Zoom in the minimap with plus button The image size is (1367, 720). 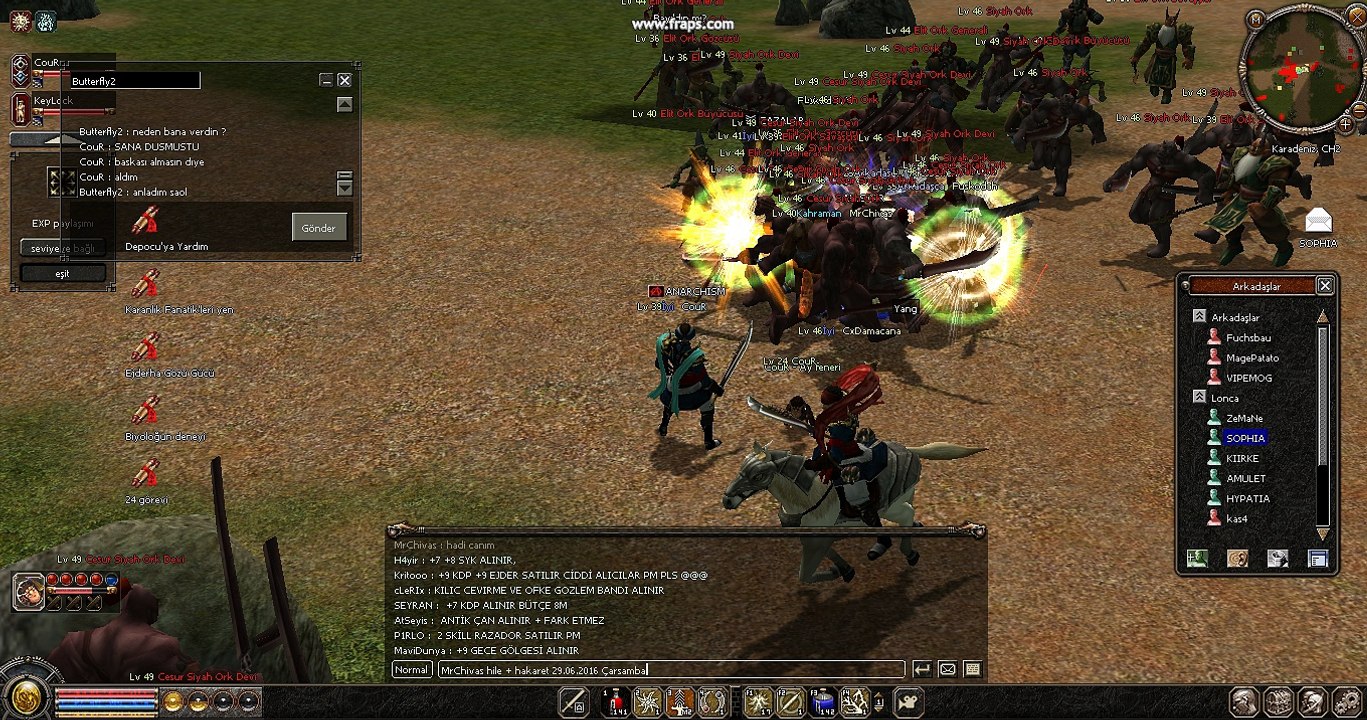click(x=1346, y=125)
